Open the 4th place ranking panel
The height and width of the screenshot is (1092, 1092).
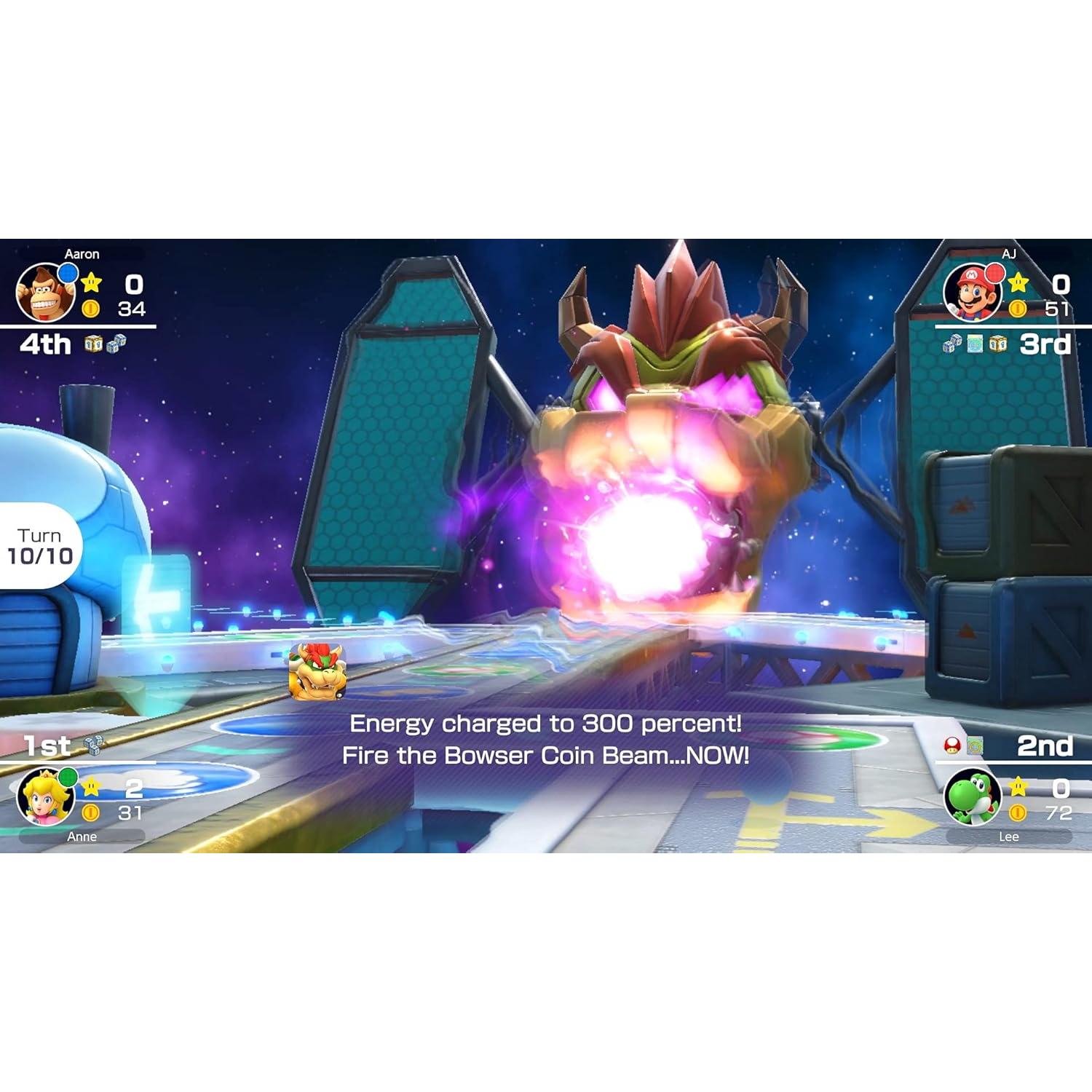pos(44,344)
